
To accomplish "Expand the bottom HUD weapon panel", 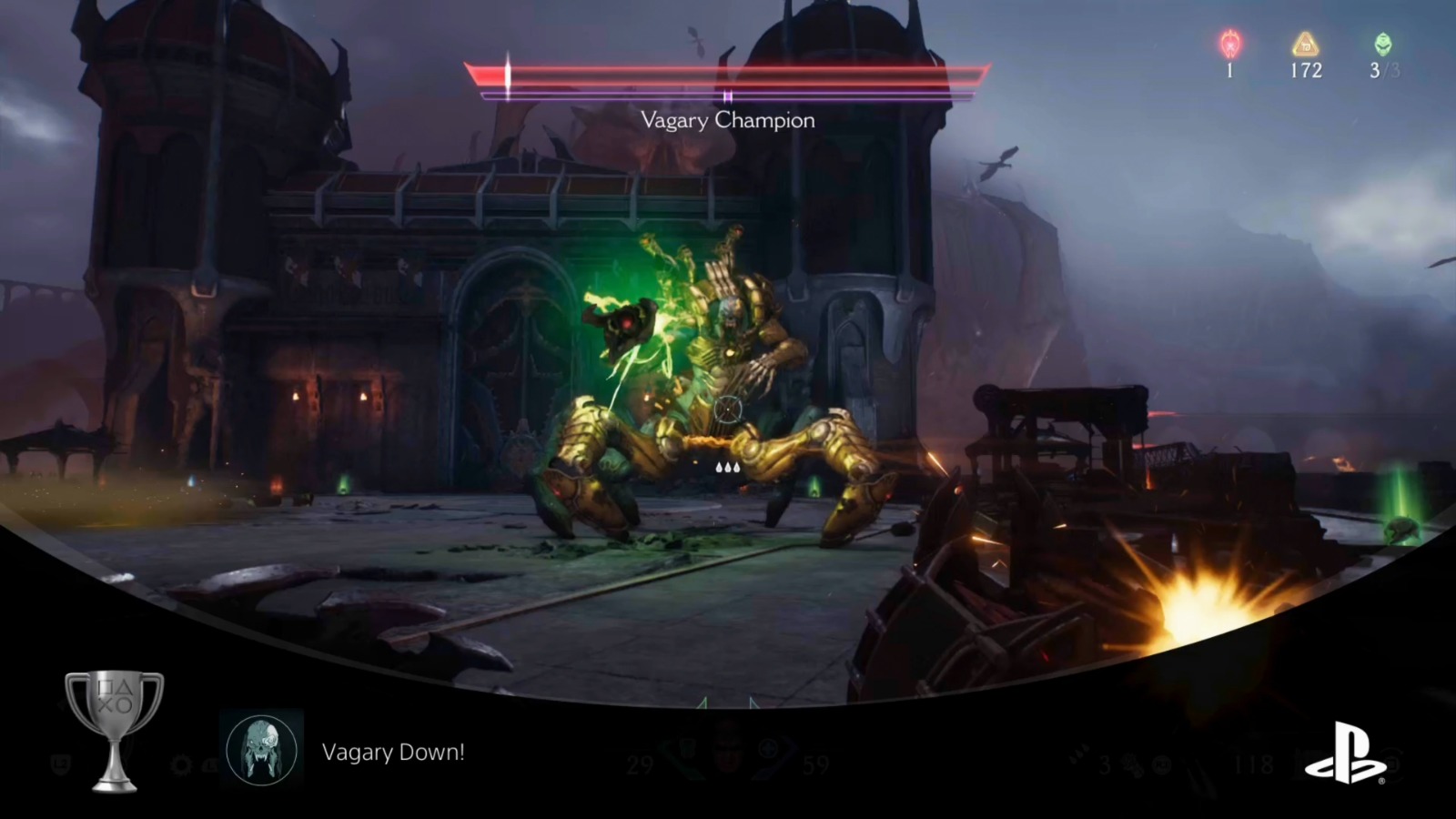I will (x=728, y=755).
